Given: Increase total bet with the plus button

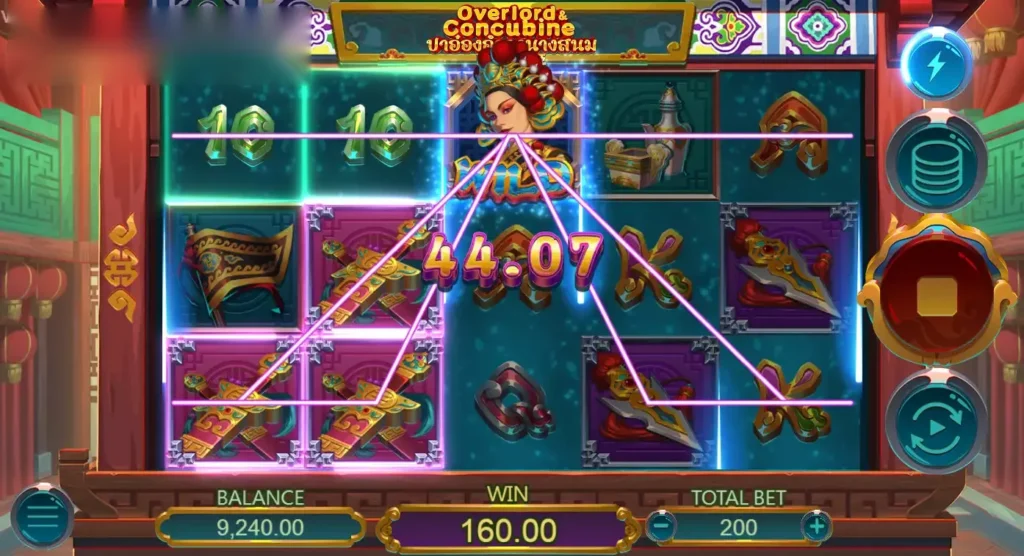Looking at the screenshot, I should tap(816, 525).
